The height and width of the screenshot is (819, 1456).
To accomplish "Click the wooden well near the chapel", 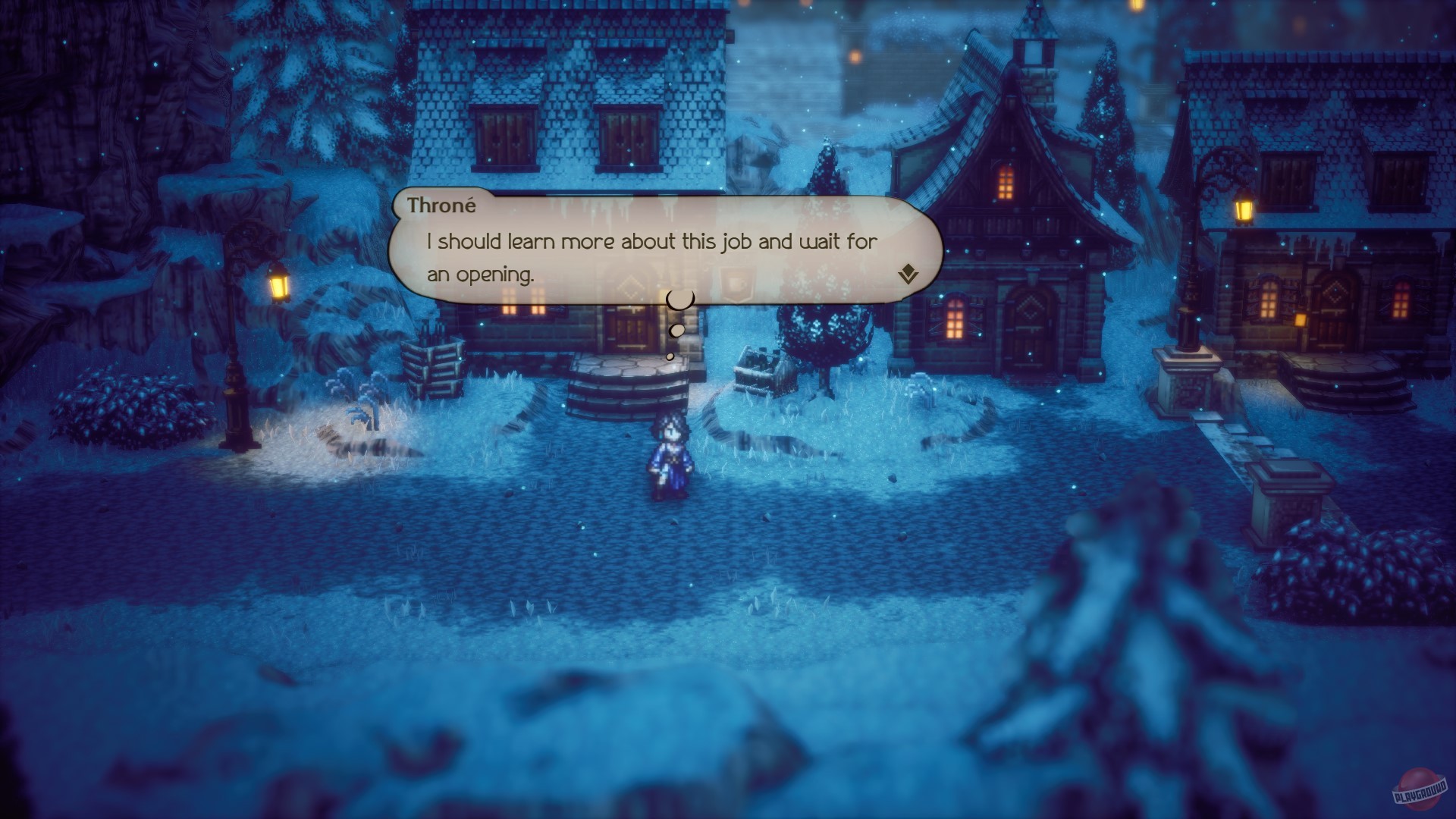I will pyautogui.click(x=761, y=377).
